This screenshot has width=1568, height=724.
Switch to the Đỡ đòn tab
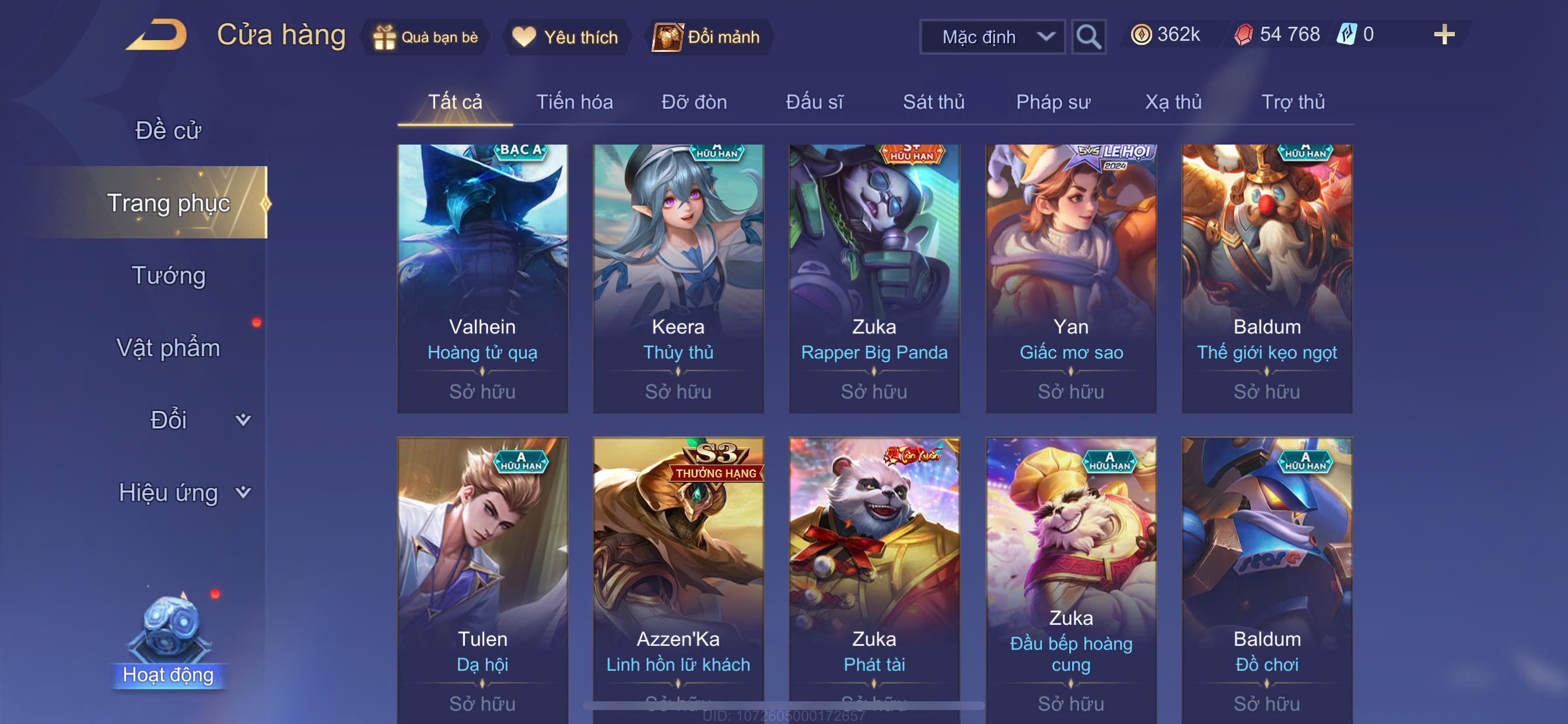[x=694, y=102]
